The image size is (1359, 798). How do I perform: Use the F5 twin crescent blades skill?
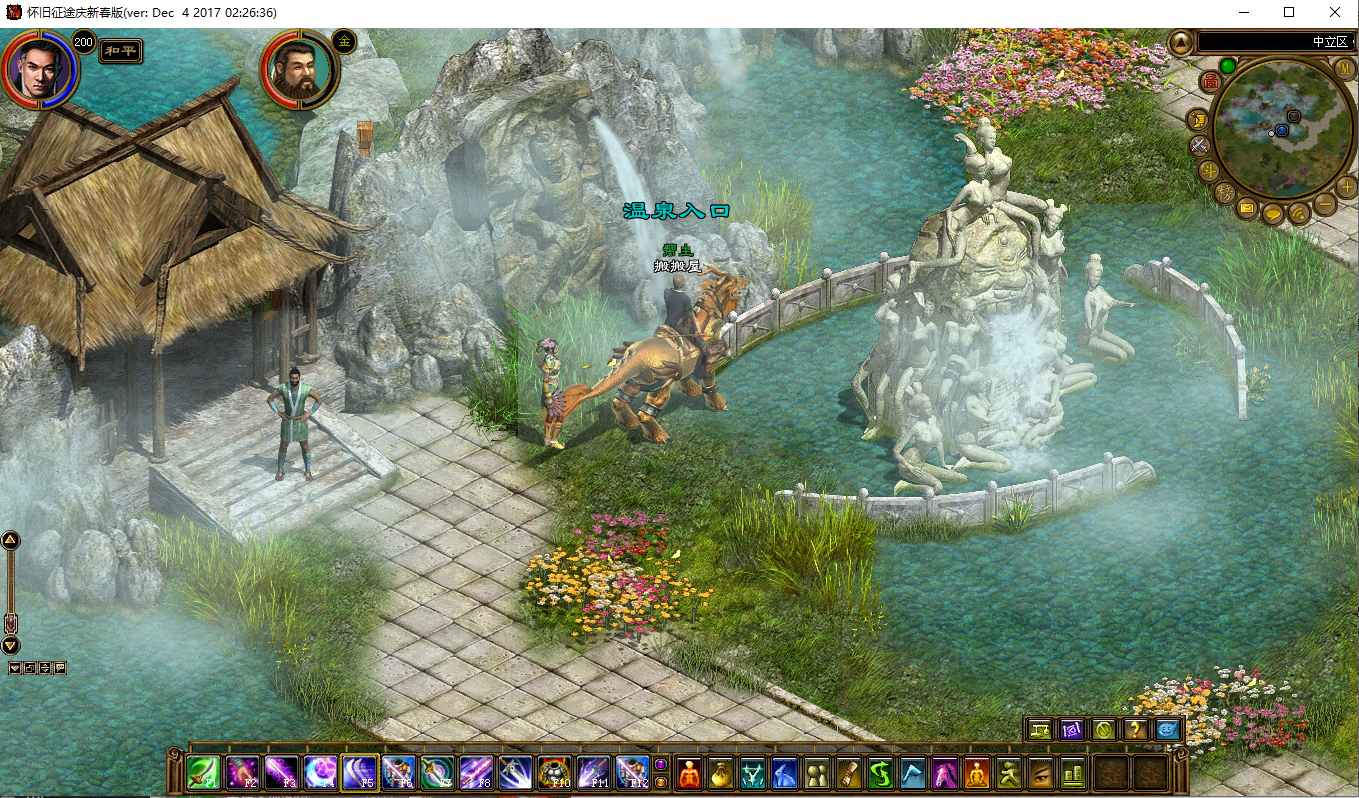pos(359,773)
